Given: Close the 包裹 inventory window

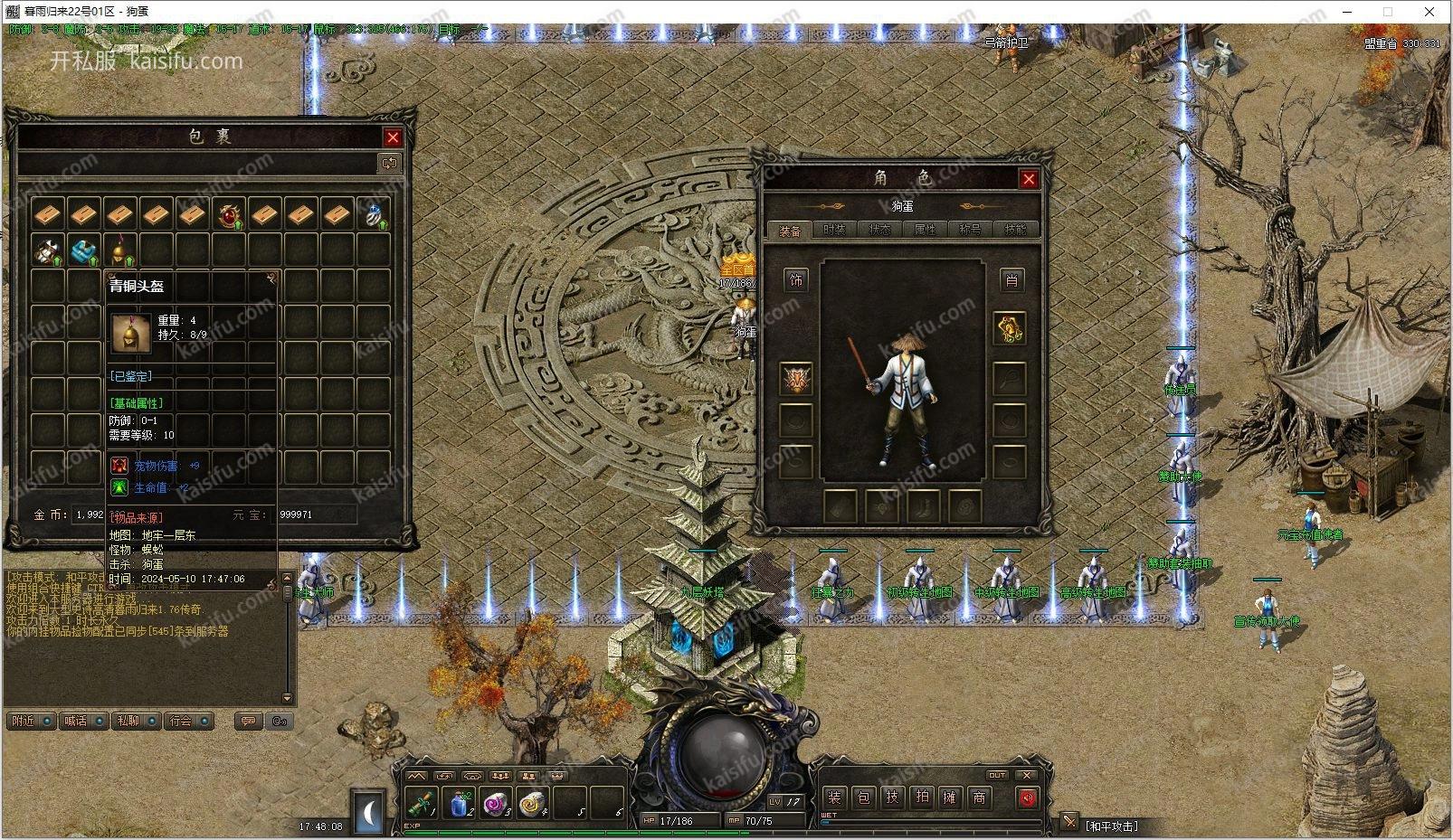Looking at the screenshot, I should [393, 137].
